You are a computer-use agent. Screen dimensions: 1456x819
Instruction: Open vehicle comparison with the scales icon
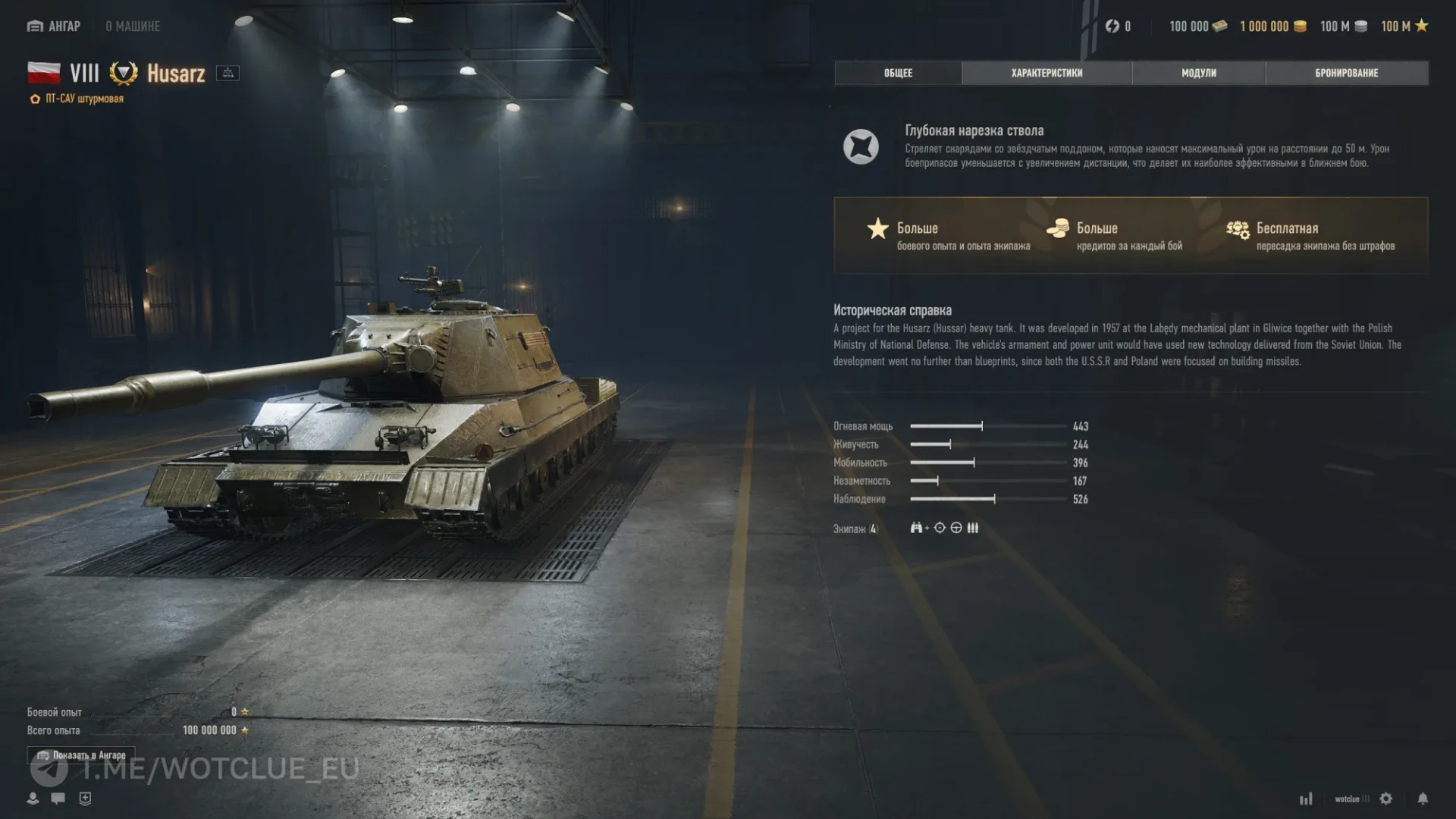[x=227, y=73]
